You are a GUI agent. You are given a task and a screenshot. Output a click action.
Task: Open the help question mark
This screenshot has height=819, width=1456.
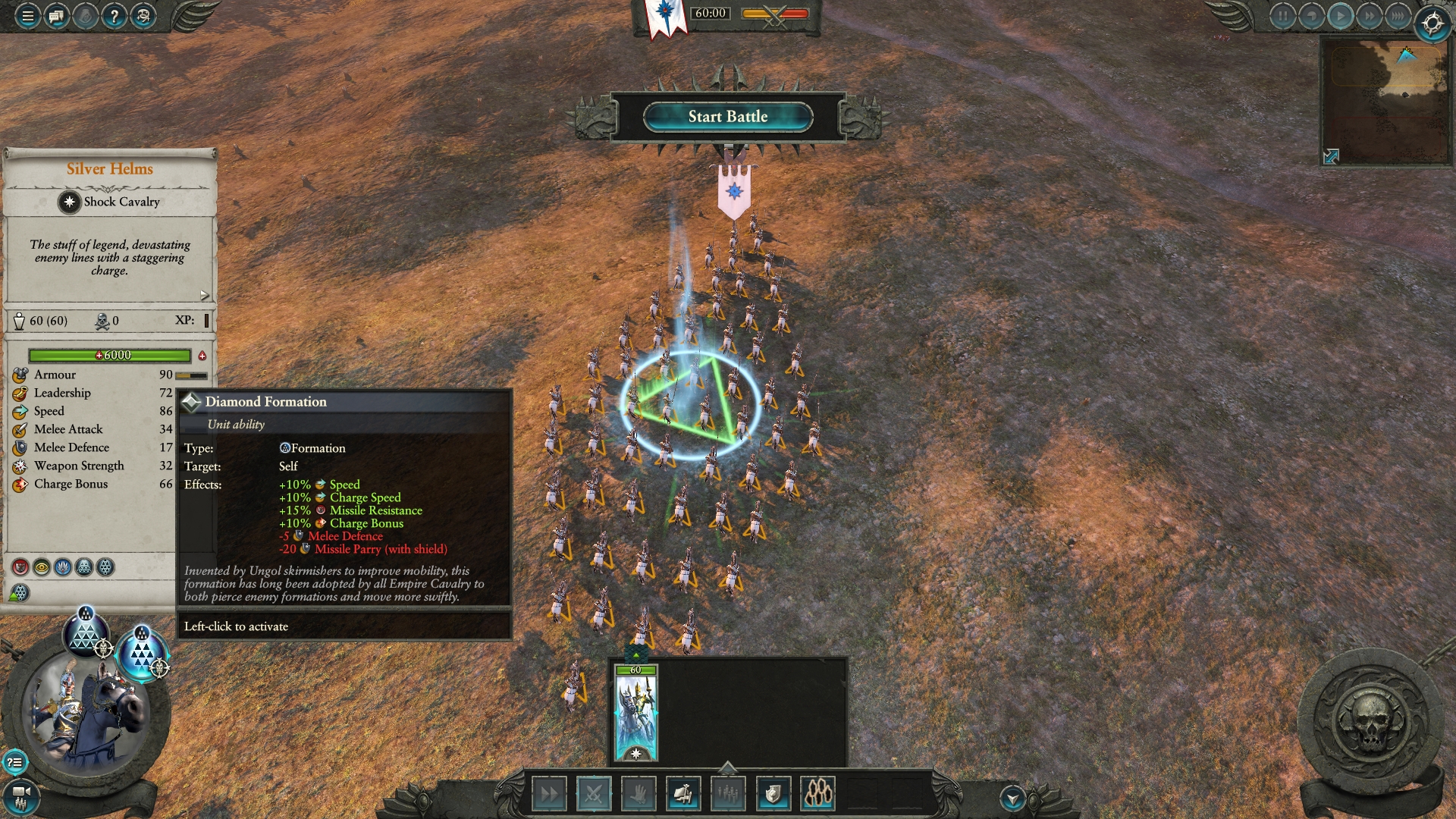tap(114, 16)
